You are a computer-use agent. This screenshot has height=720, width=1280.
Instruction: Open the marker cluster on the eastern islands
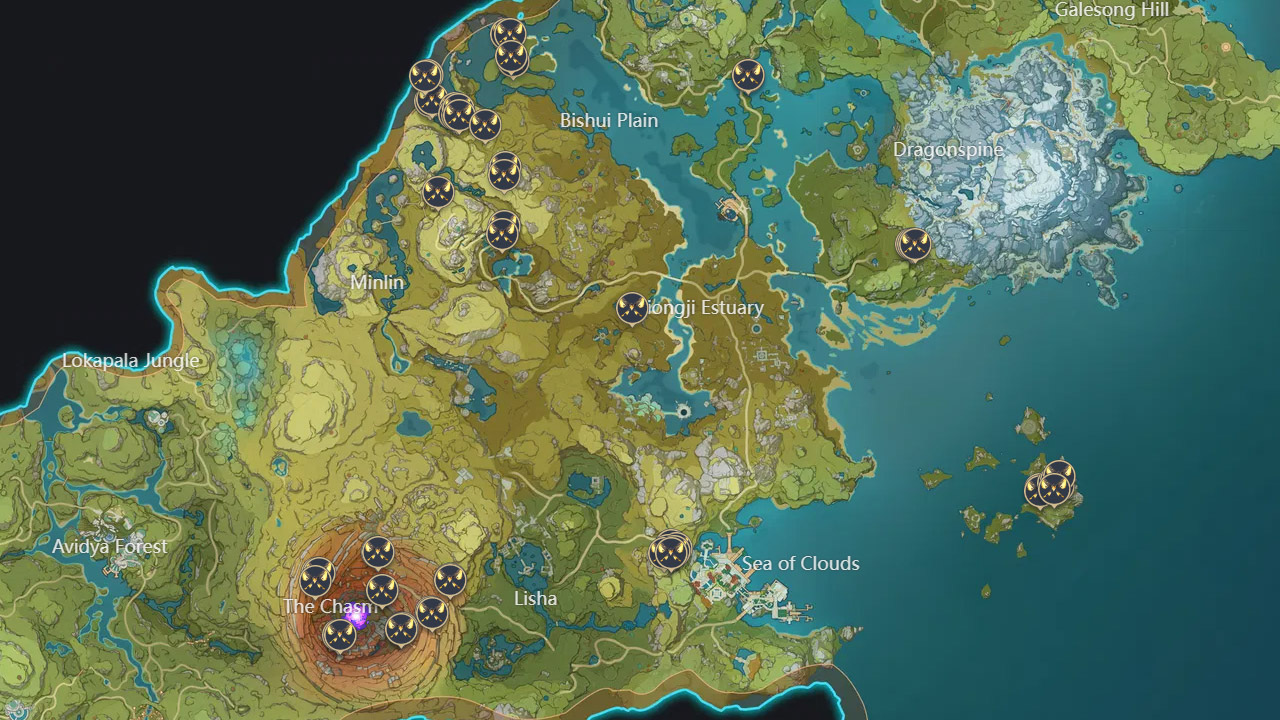1053,487
